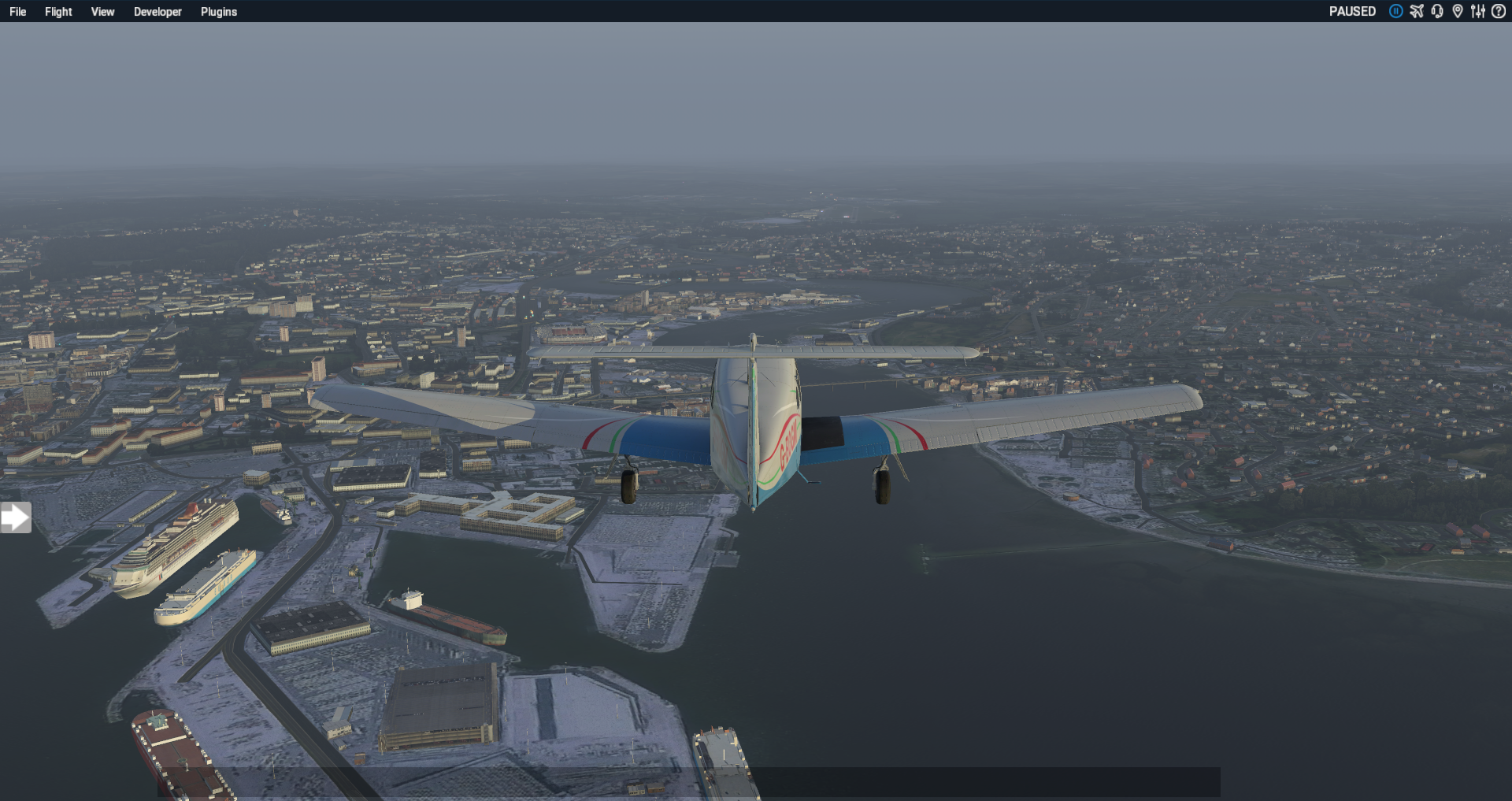Open ATC with the headset icon
Viewport: 1512px width, 801px height.
[1437, 11]
